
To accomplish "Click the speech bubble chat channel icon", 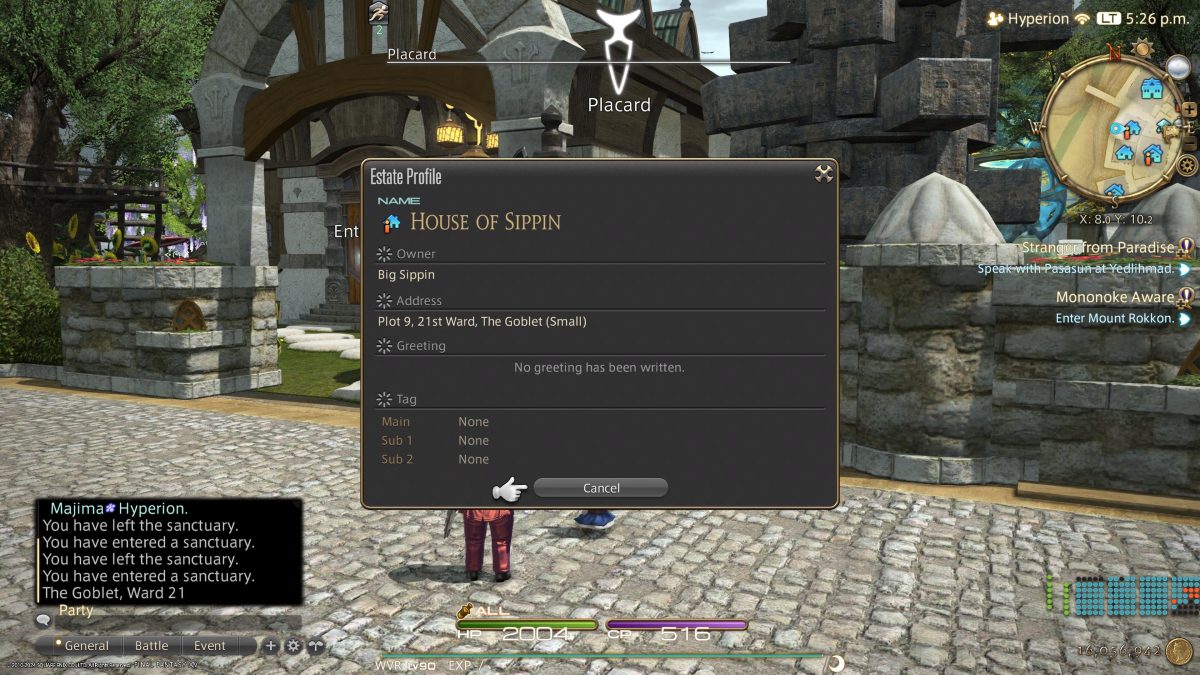I will [43, 621].
